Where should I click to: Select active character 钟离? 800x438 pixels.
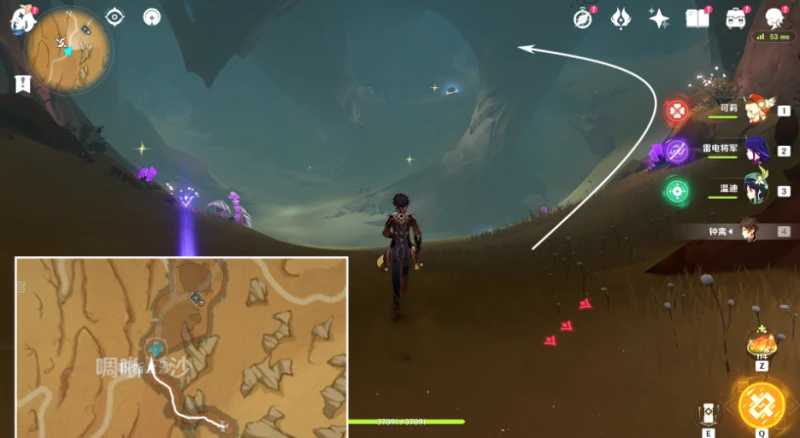tap(745, 231)
